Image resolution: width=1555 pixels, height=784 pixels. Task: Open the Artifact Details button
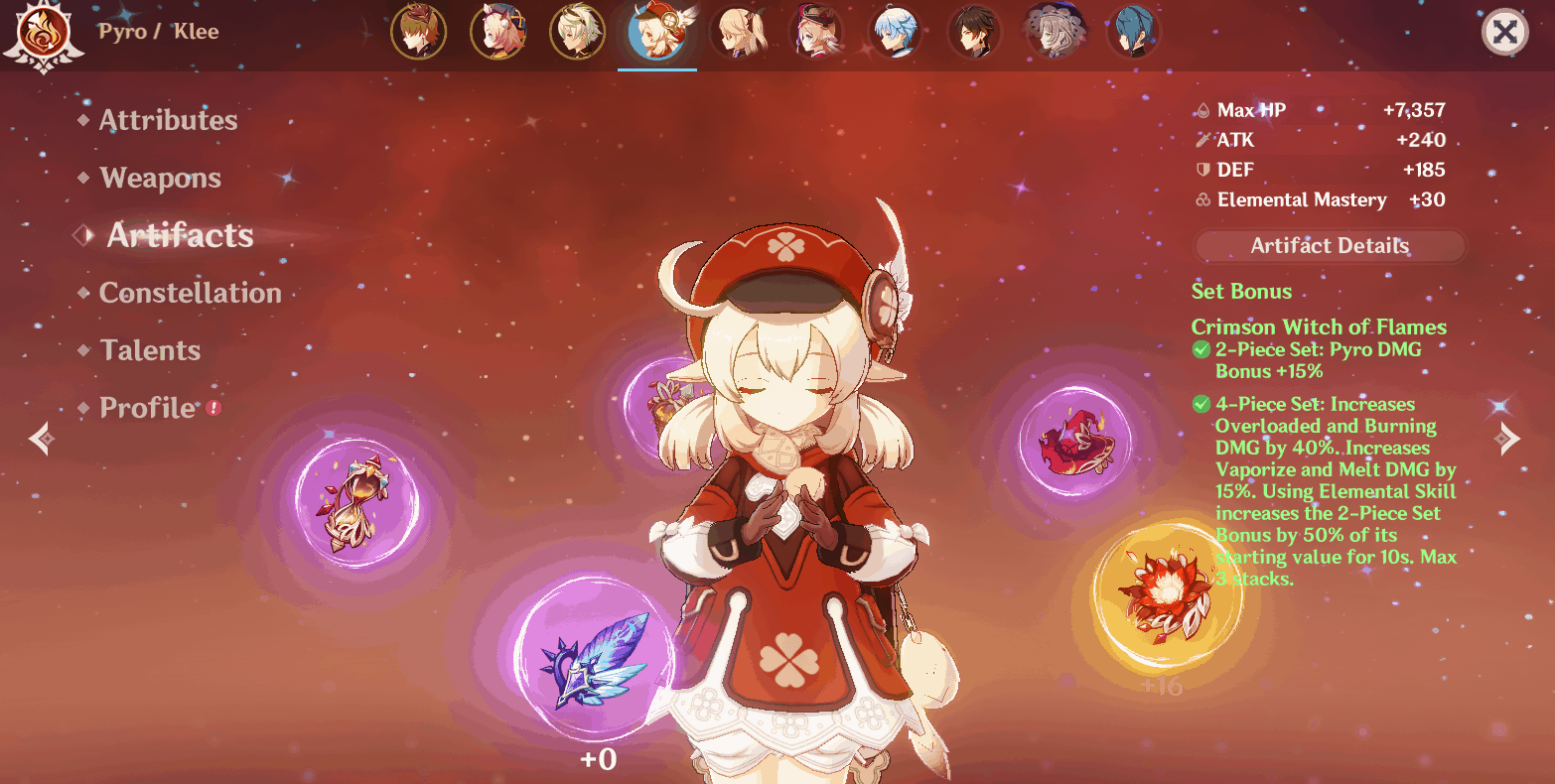[1329, 246]
